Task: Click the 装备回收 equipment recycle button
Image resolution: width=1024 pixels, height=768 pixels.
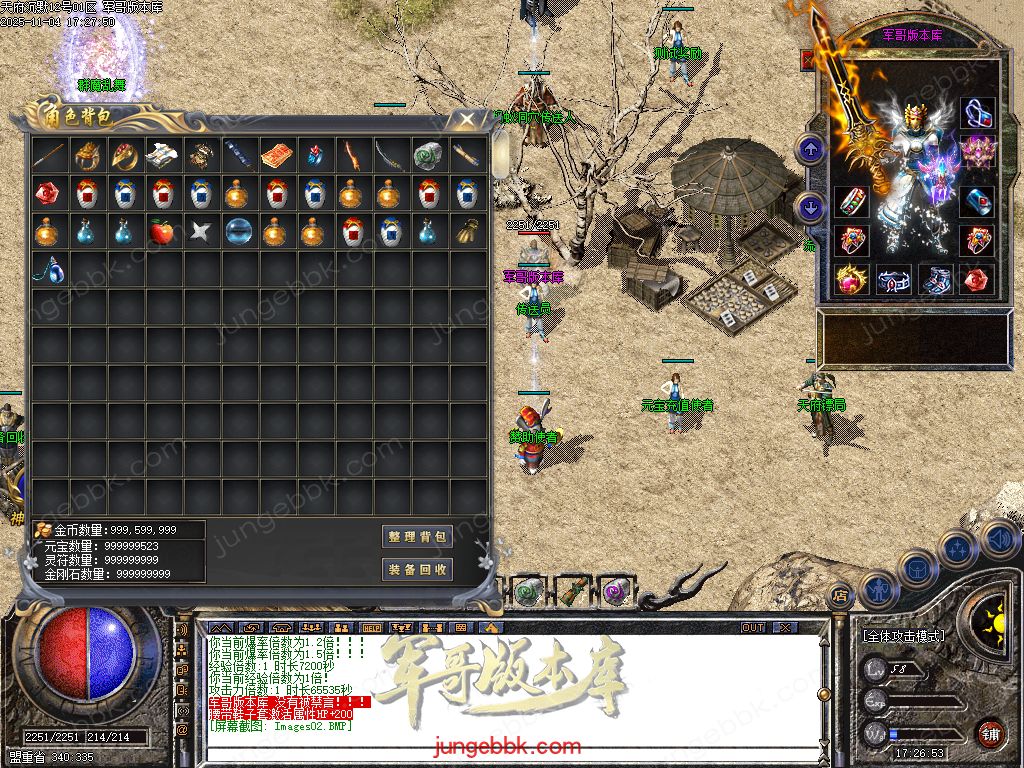Action: [417, 570]
